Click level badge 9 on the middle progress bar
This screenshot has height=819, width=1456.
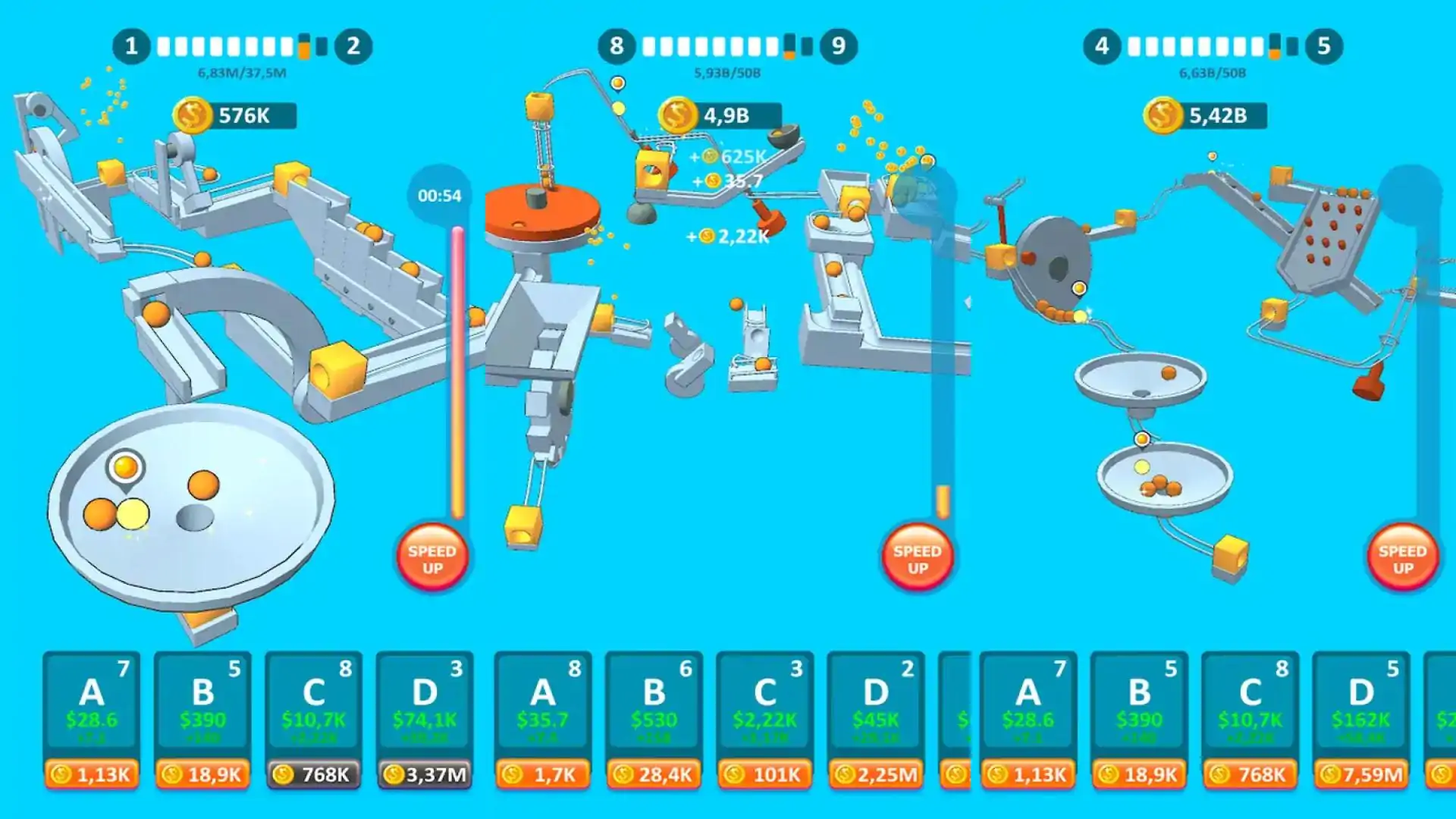(x=837, y=45)
